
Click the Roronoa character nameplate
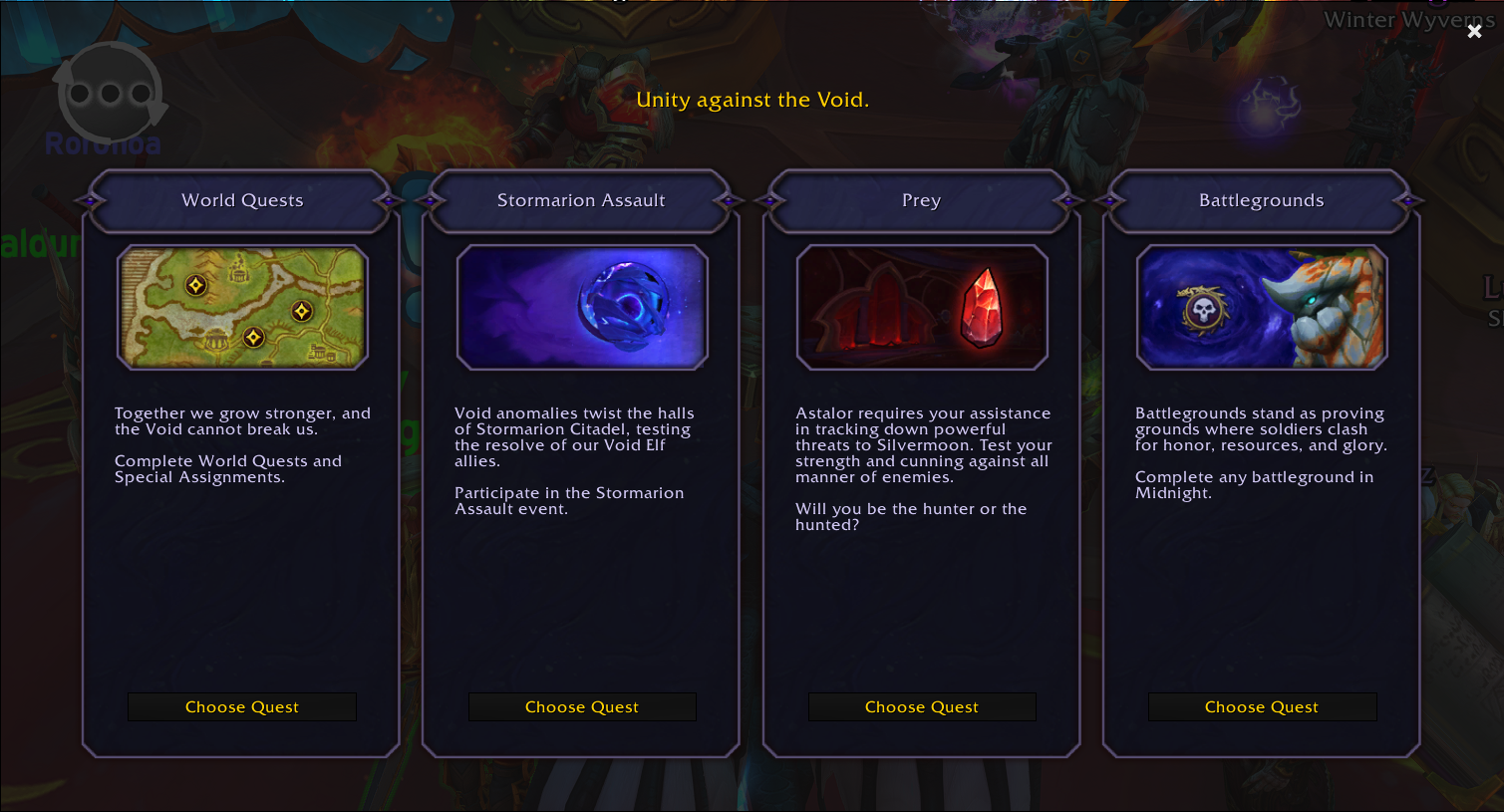pos(103,144)
